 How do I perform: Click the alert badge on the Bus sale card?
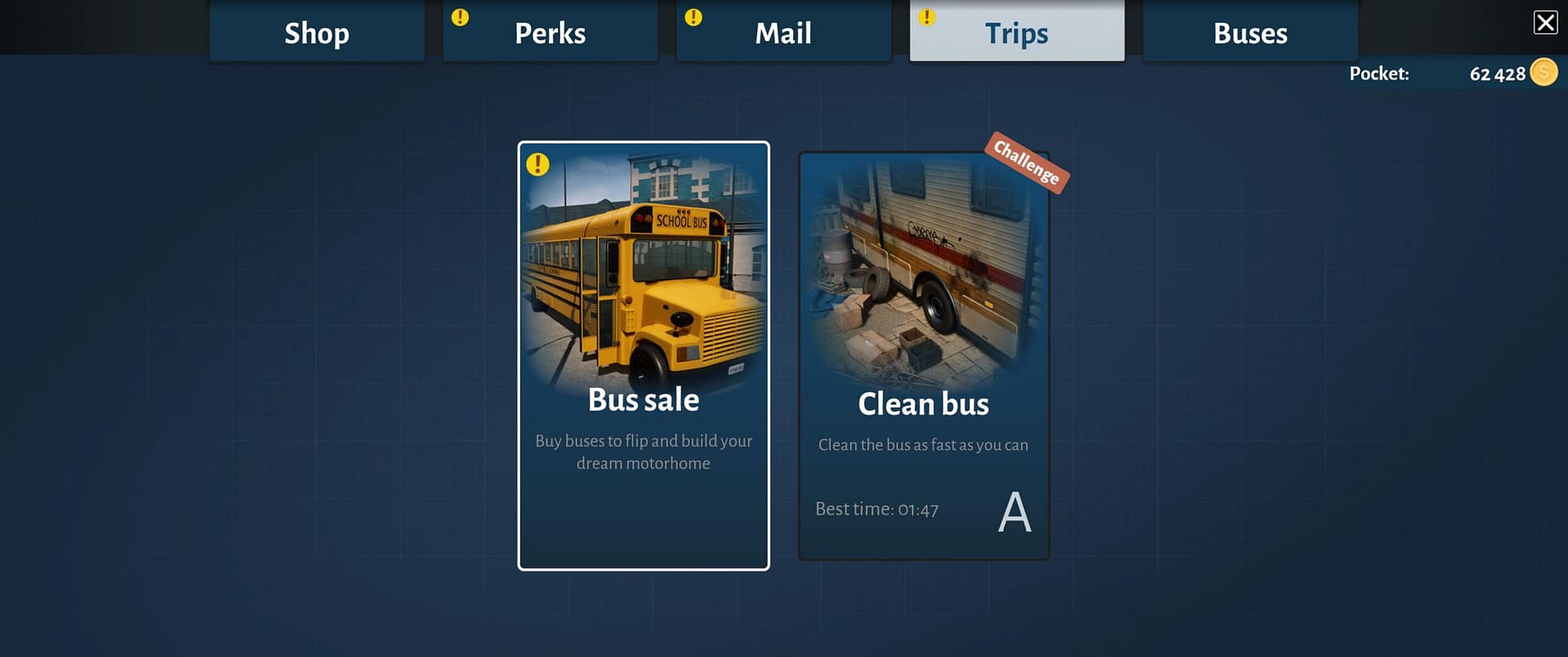[x=537, y=164]
